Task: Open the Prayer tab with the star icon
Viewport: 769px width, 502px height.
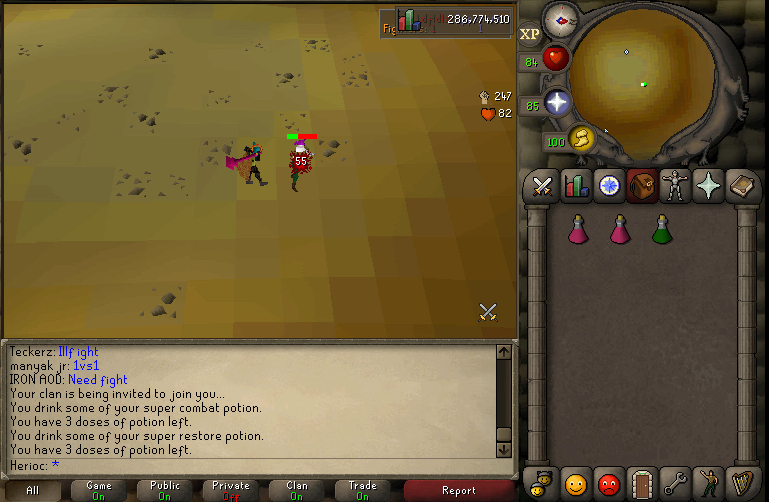Action: (709, 186)
